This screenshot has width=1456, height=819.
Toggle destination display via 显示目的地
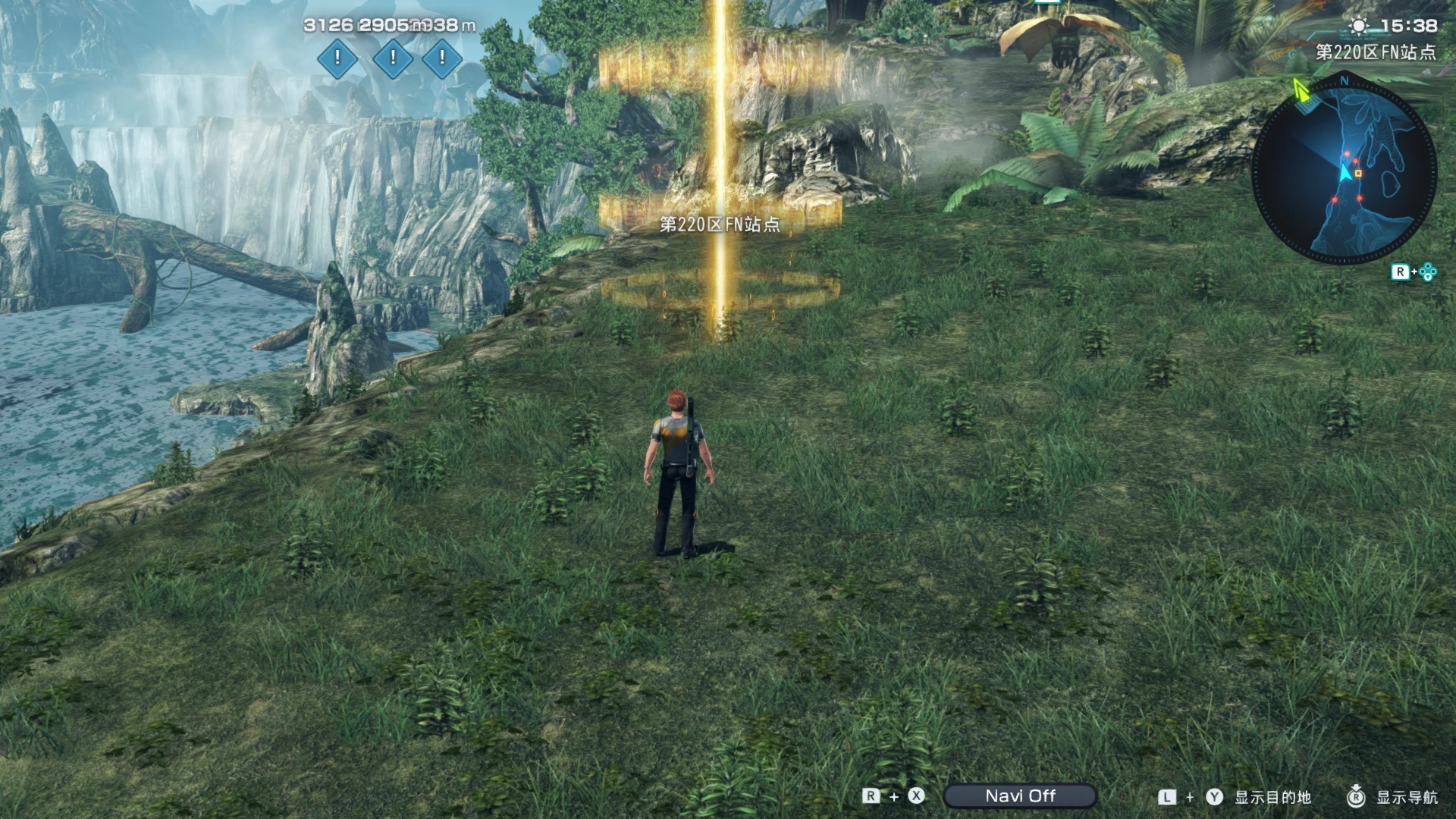(x=1273, y=797)
